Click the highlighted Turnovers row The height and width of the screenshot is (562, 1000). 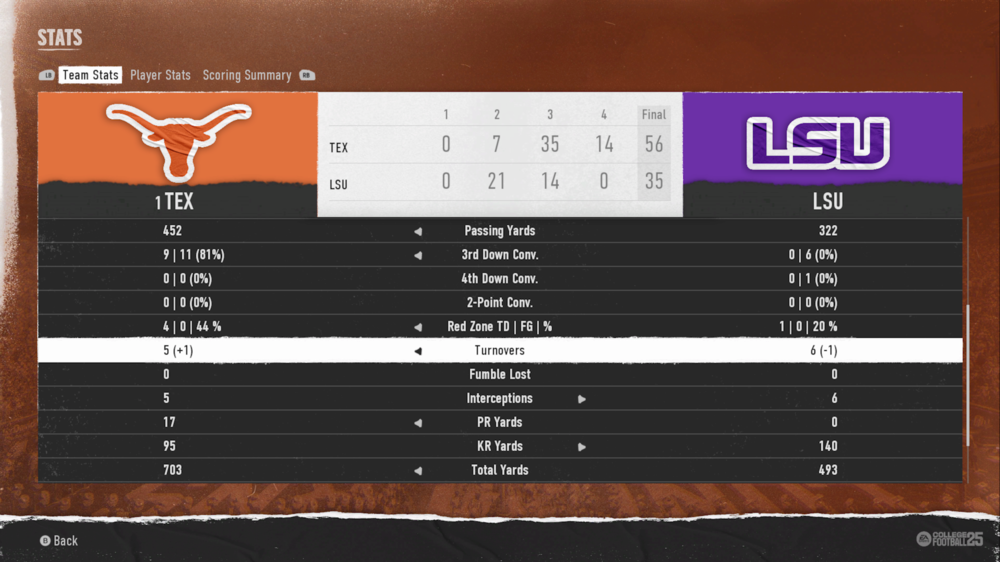pos(500,351)
